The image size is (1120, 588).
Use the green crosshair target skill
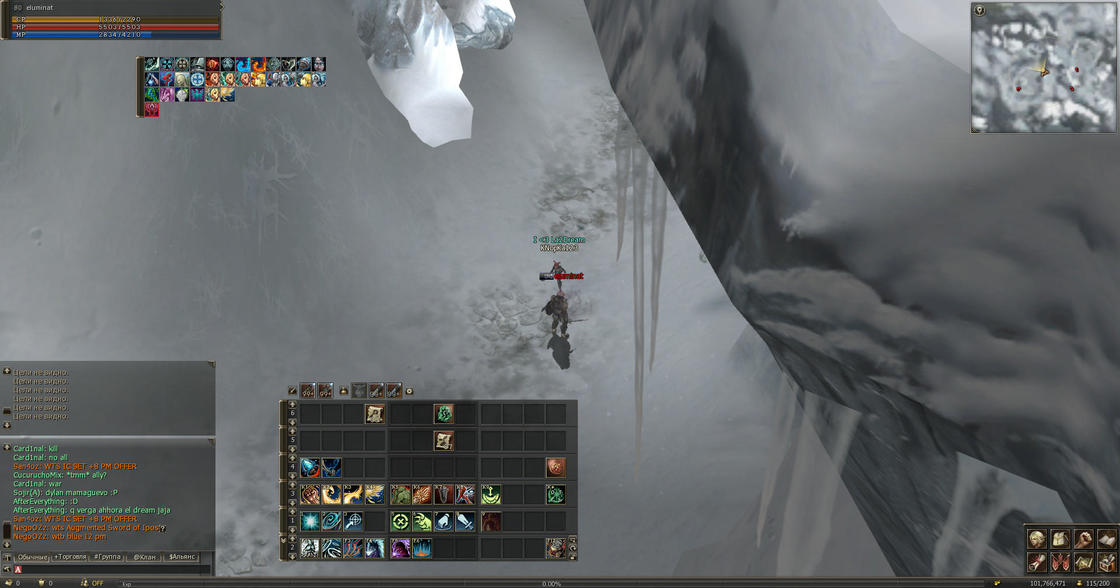400,521
